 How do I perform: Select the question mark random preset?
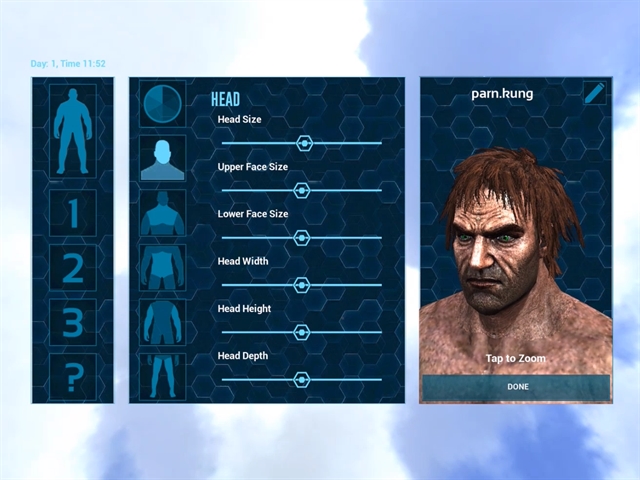[x=73, y=378]
